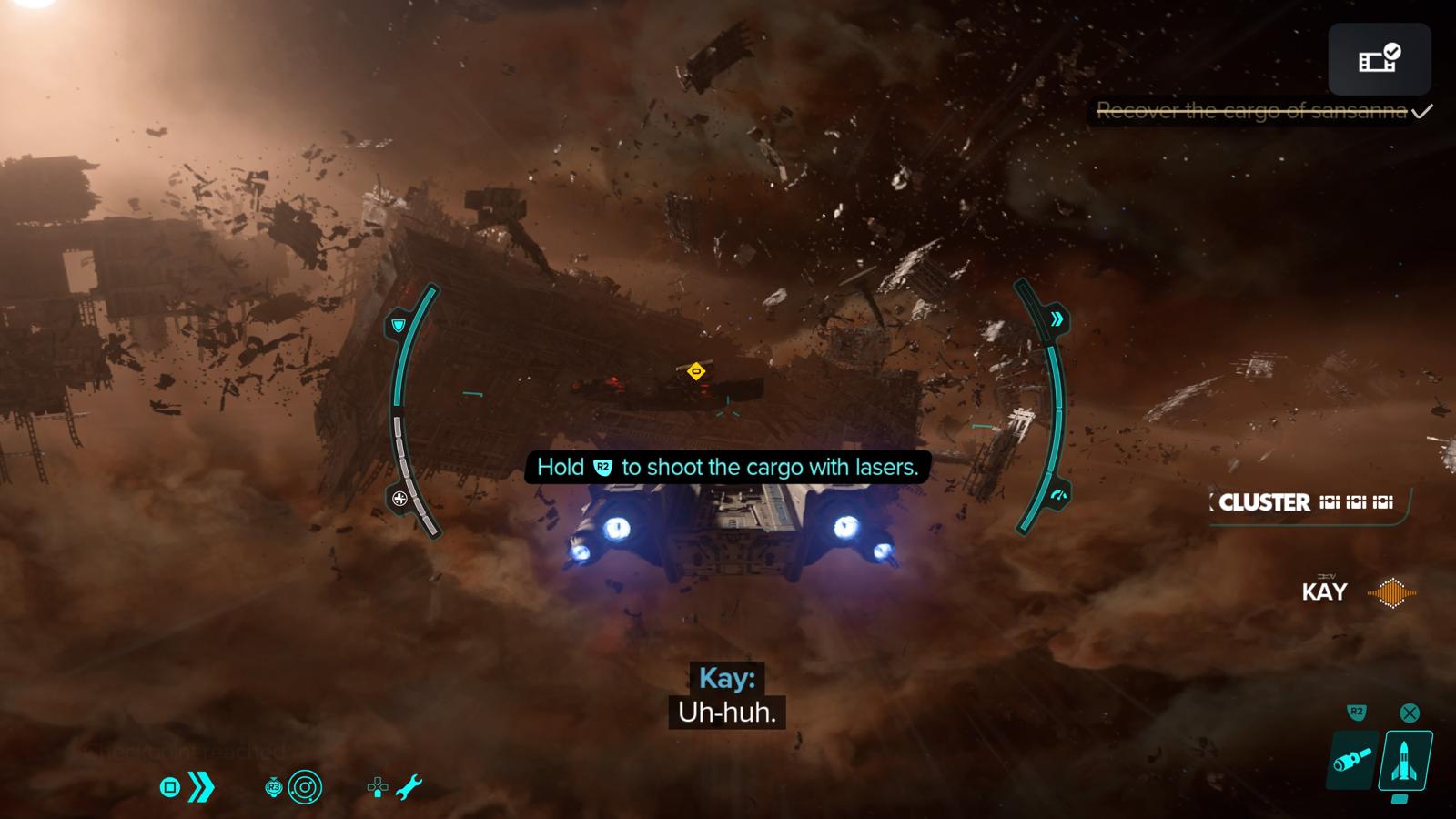Select the yellow diamond cargo target marker

click(696, 371)
